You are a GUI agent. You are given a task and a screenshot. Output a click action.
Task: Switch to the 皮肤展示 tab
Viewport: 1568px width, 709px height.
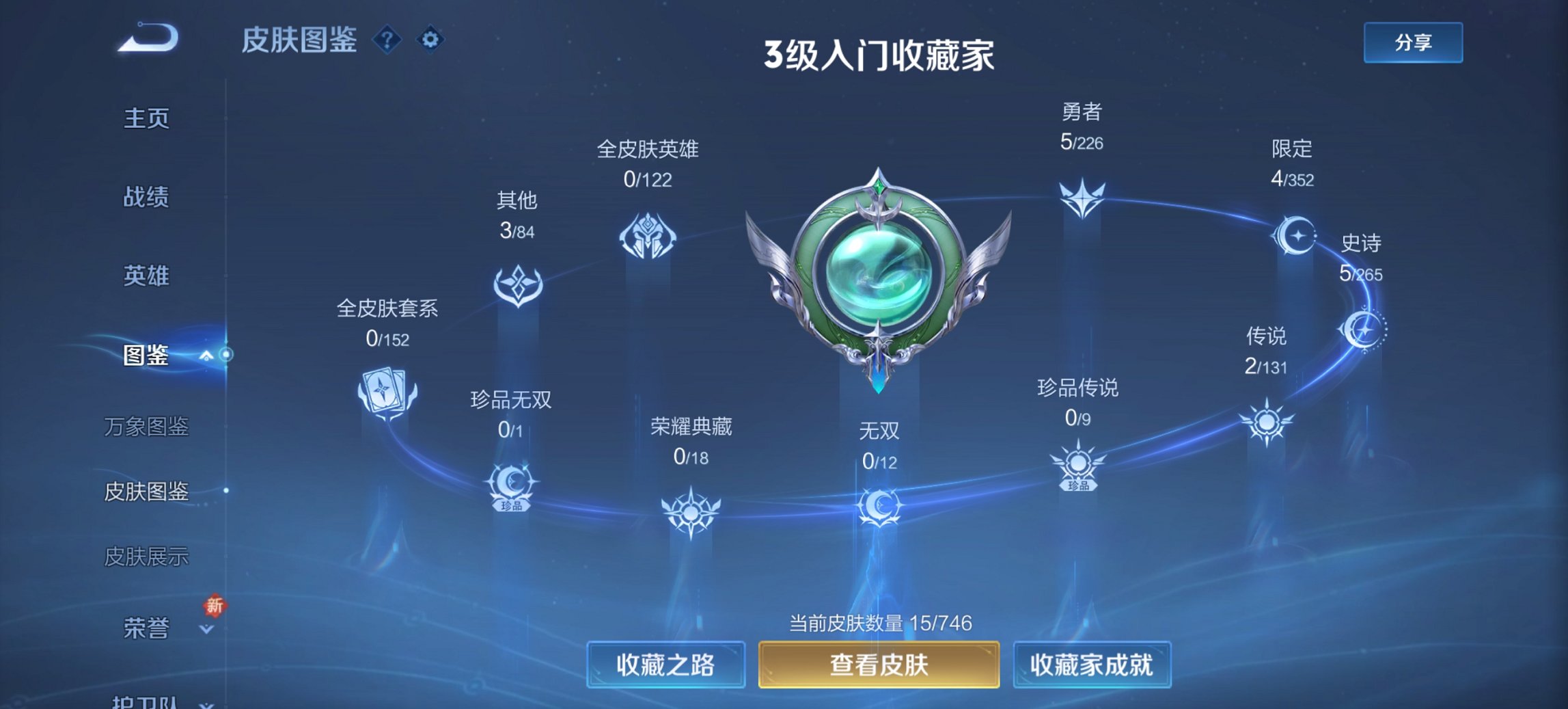click(147, 557)
